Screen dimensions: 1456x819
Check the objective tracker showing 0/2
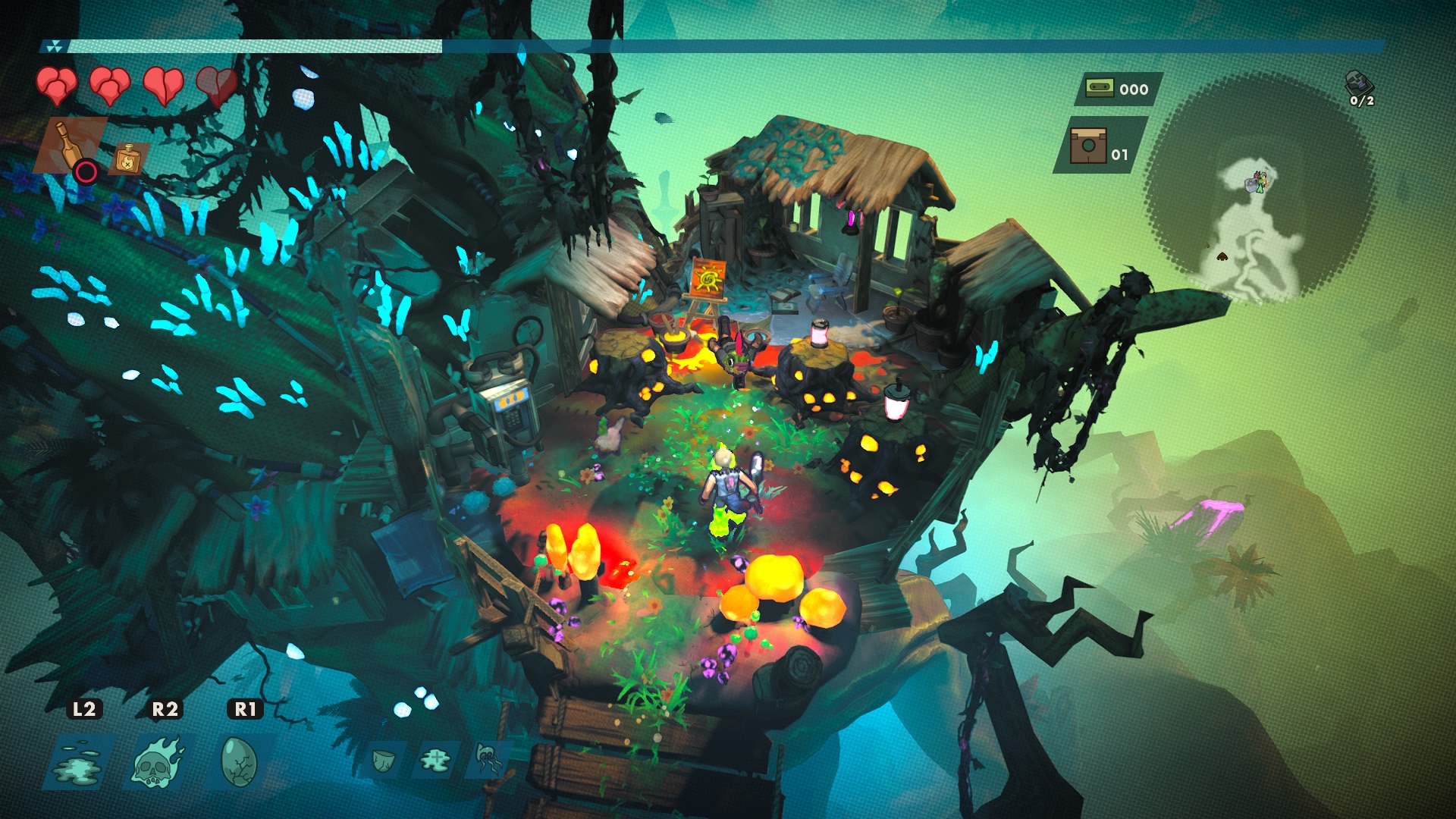pyautogui.click(x=1360, y=89)
